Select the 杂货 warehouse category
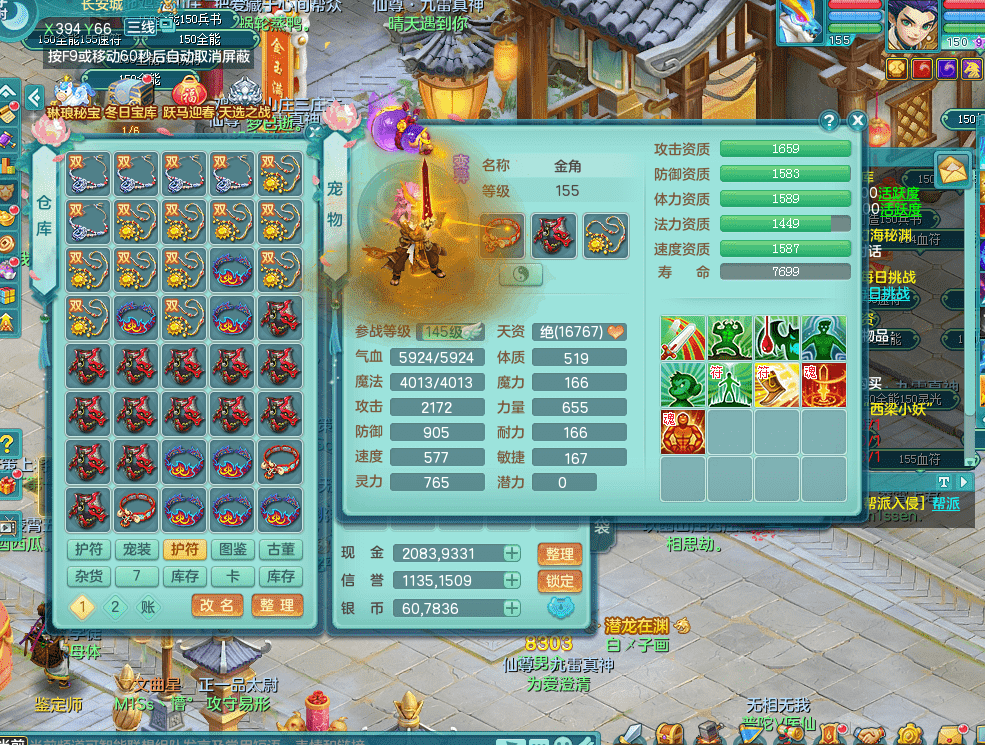985x745 pixels. click(88, 576)
